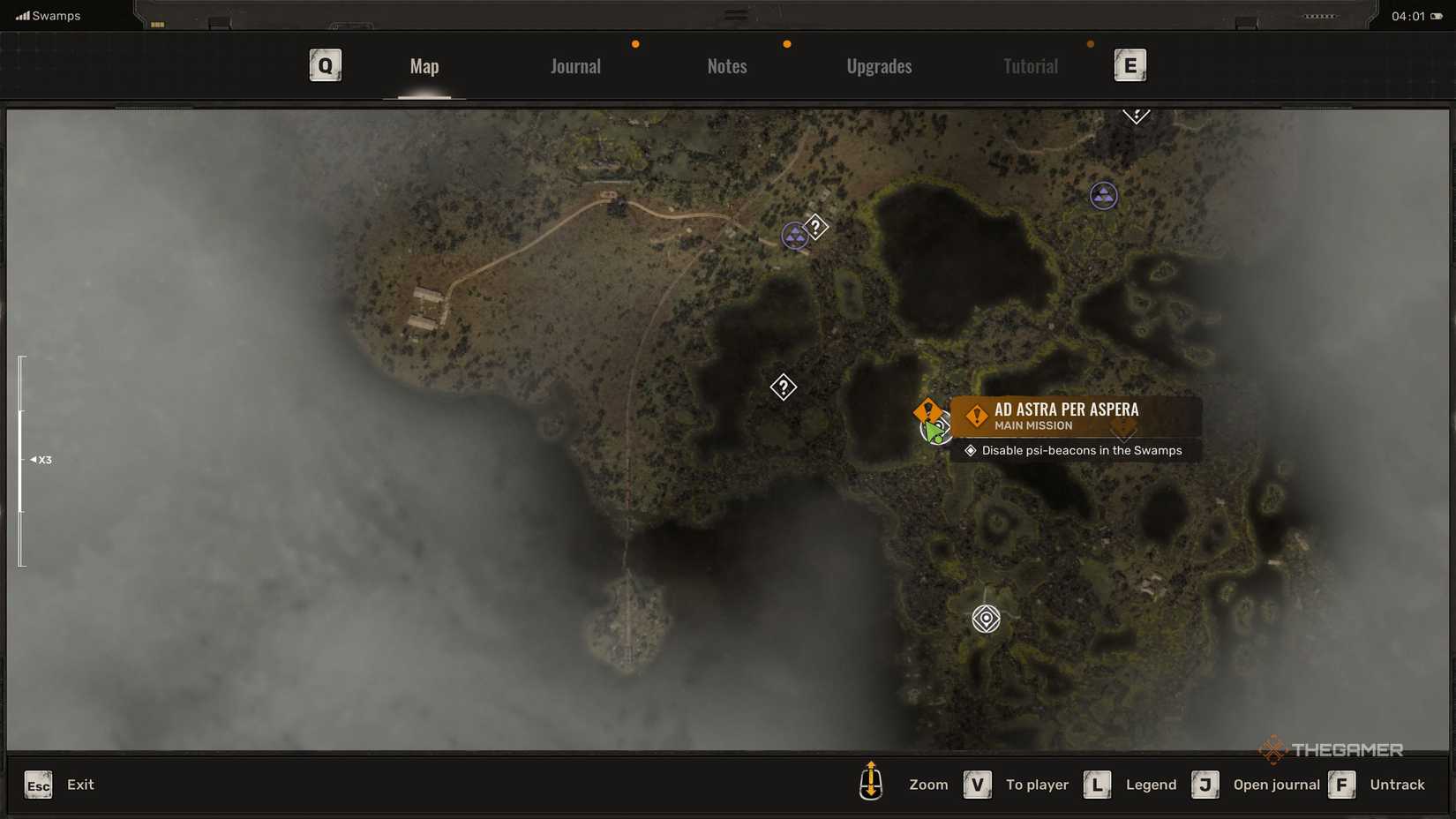Click the mouse-scroll Zoom icon on the bottom bar
This screenshot has width=1456, height=819.
(x=871, y=785)
